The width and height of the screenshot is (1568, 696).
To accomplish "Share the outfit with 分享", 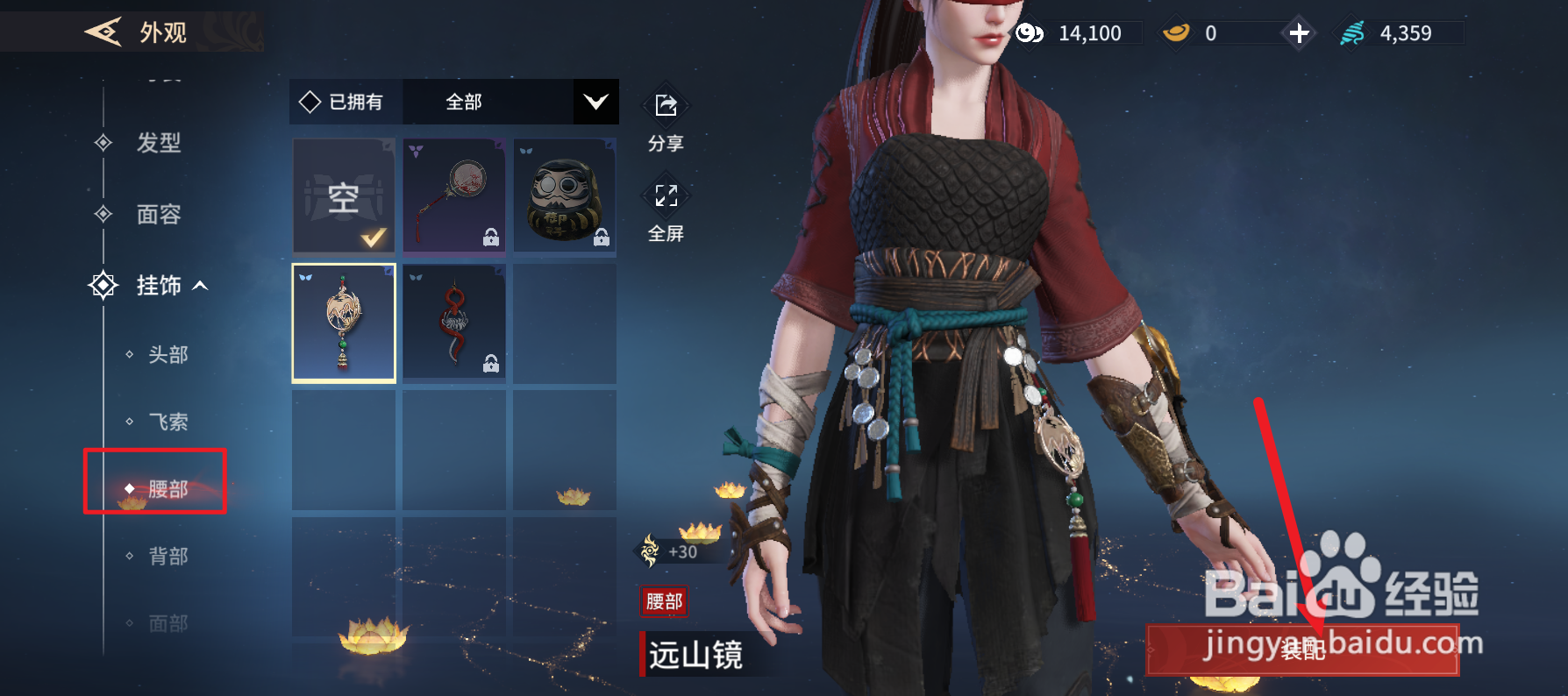I will pos(666,120).
